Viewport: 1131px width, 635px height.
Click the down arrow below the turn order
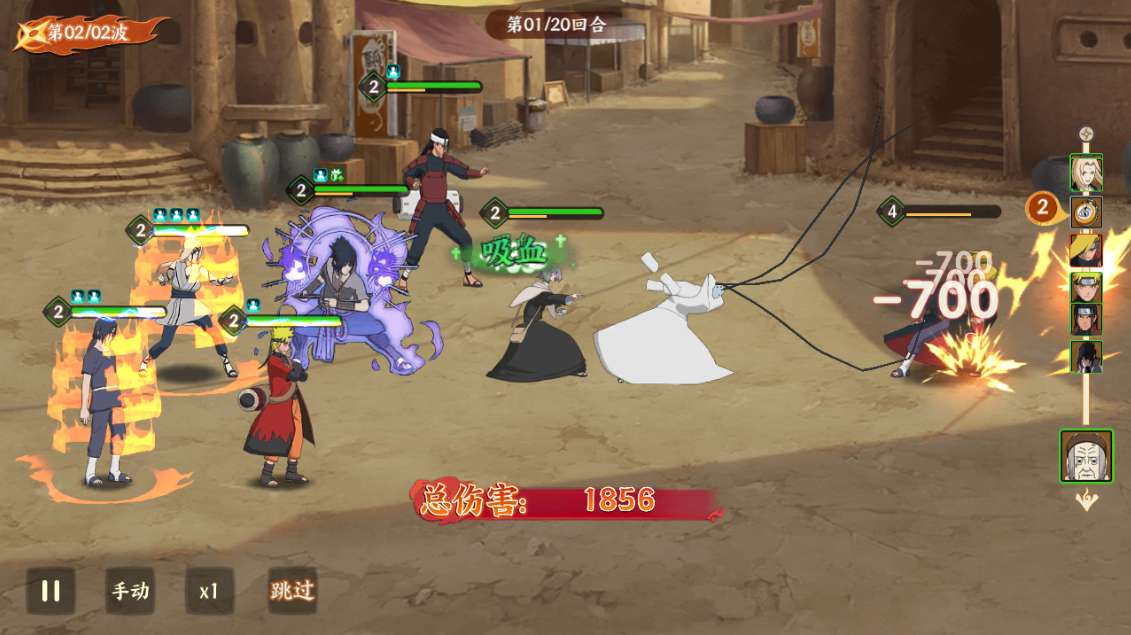1086,499
